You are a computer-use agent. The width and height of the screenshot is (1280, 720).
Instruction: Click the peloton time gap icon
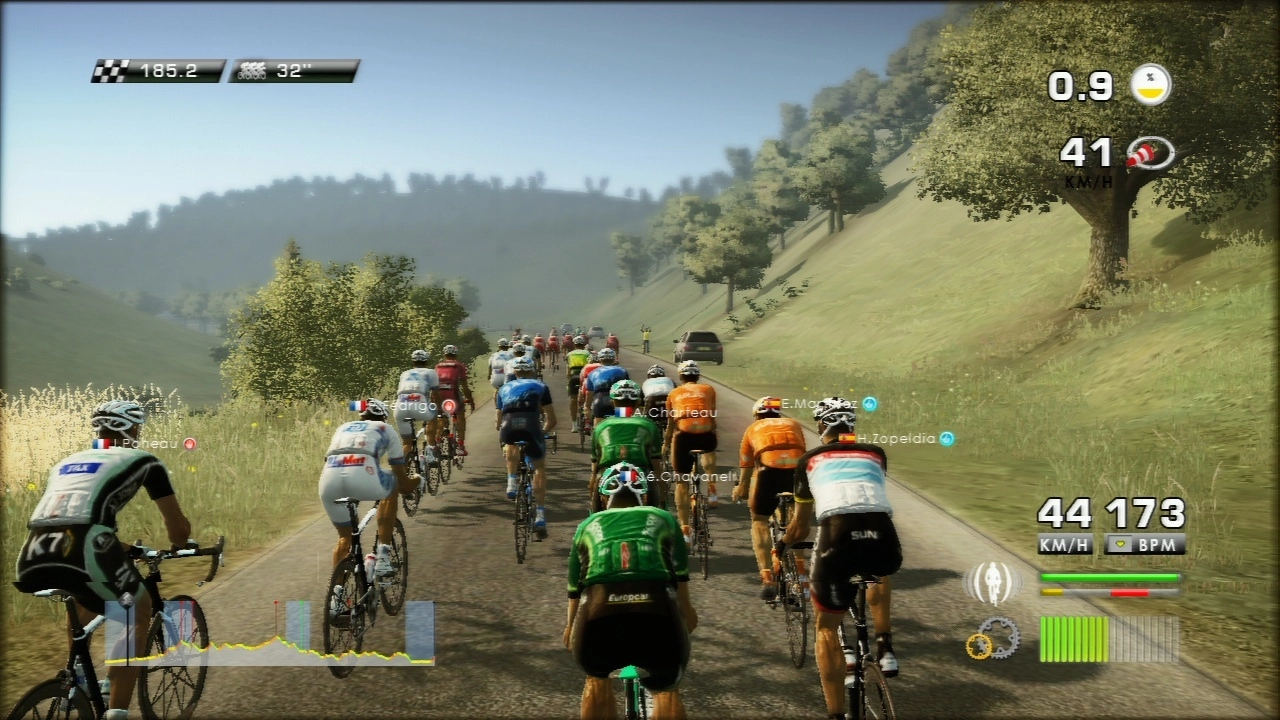(250, 71)
